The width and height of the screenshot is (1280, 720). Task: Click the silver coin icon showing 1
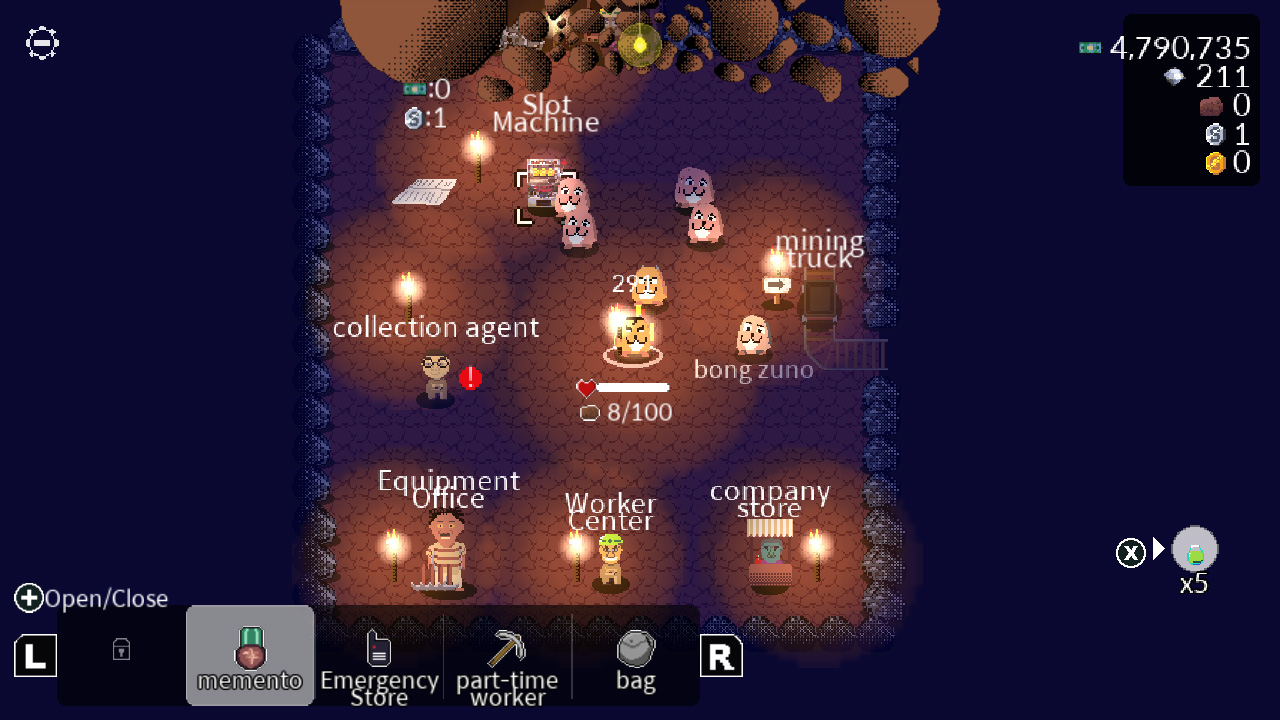click(x=1214, y=134)
